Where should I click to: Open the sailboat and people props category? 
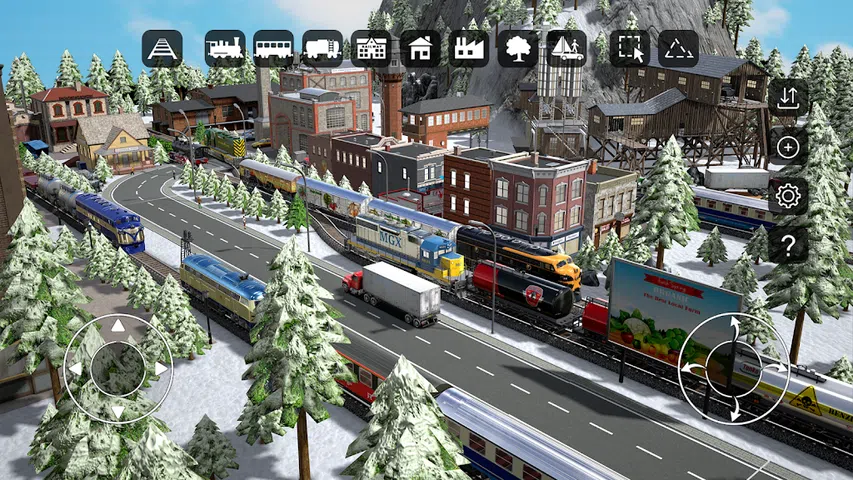point(567,48)
